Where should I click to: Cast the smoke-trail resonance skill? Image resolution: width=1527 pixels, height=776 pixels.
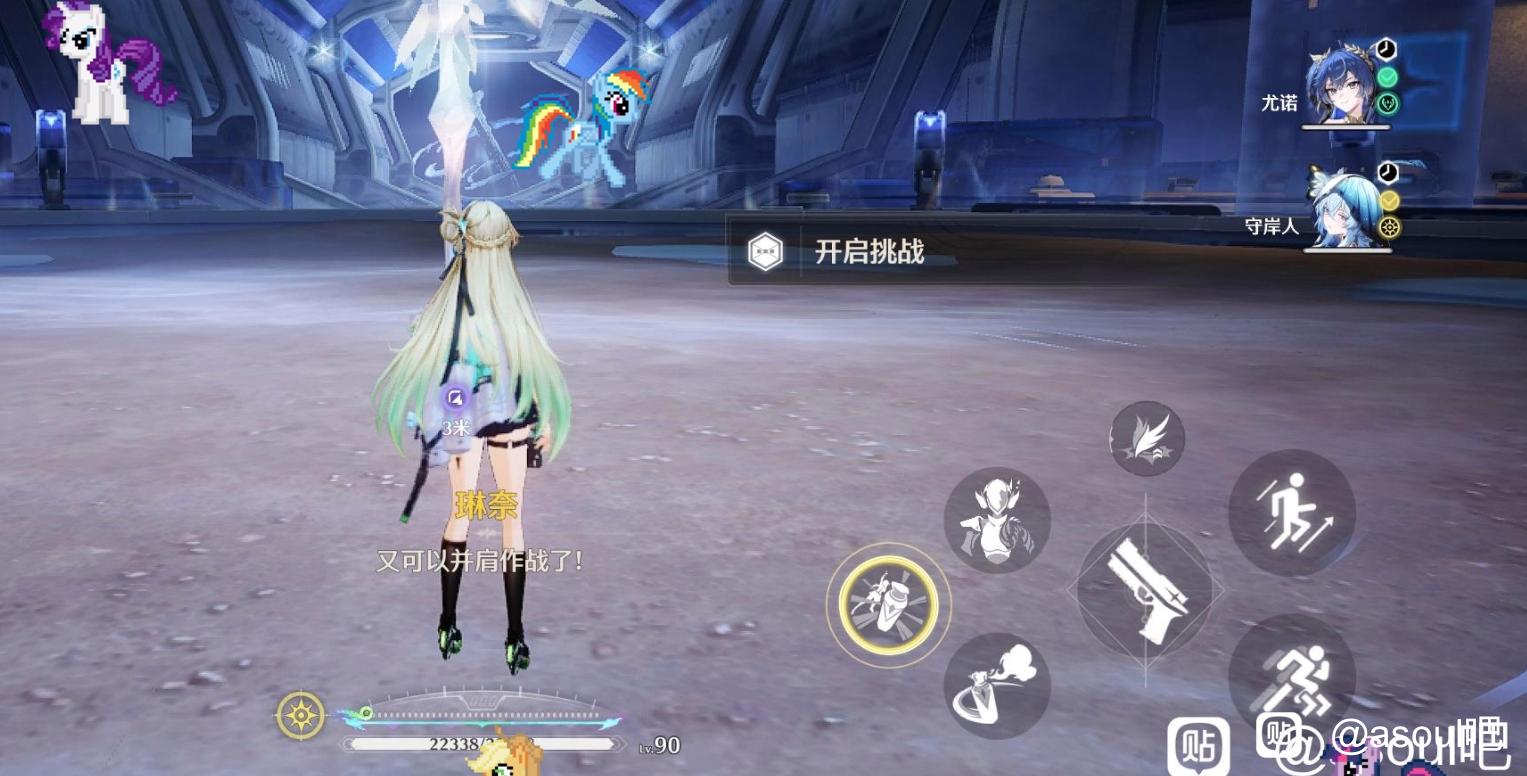coord(996,685)
